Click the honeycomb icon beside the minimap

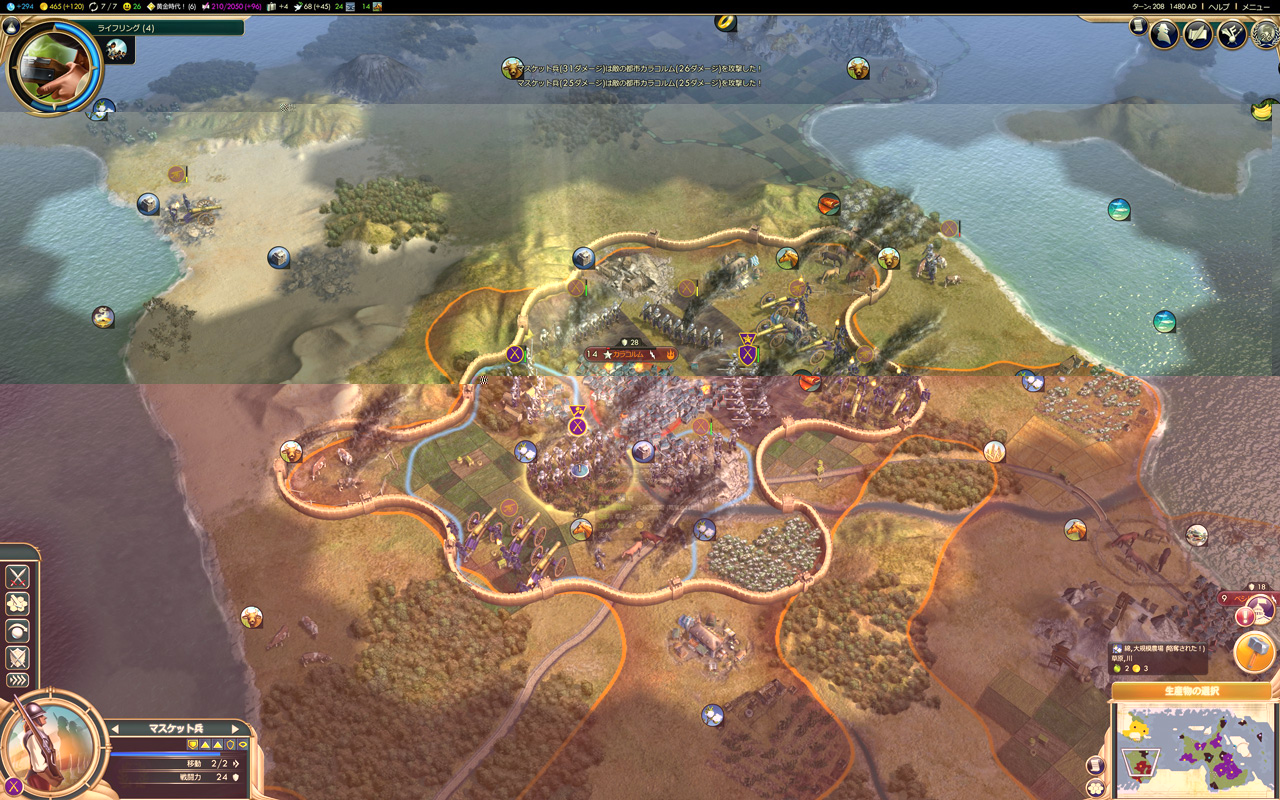click(1094, 786)
